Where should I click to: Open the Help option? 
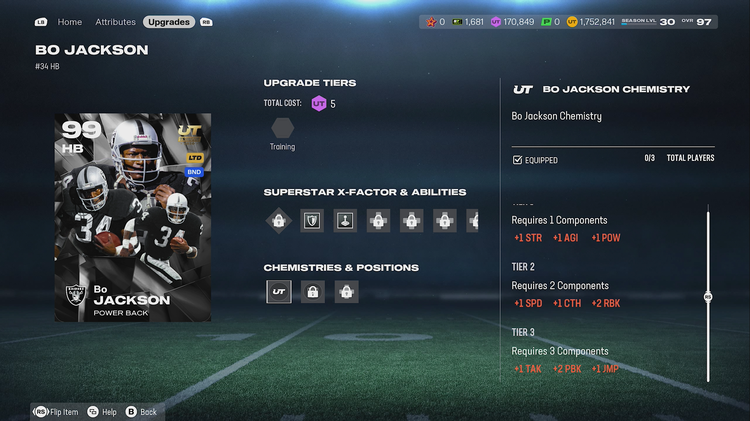[x=102, y=411]
